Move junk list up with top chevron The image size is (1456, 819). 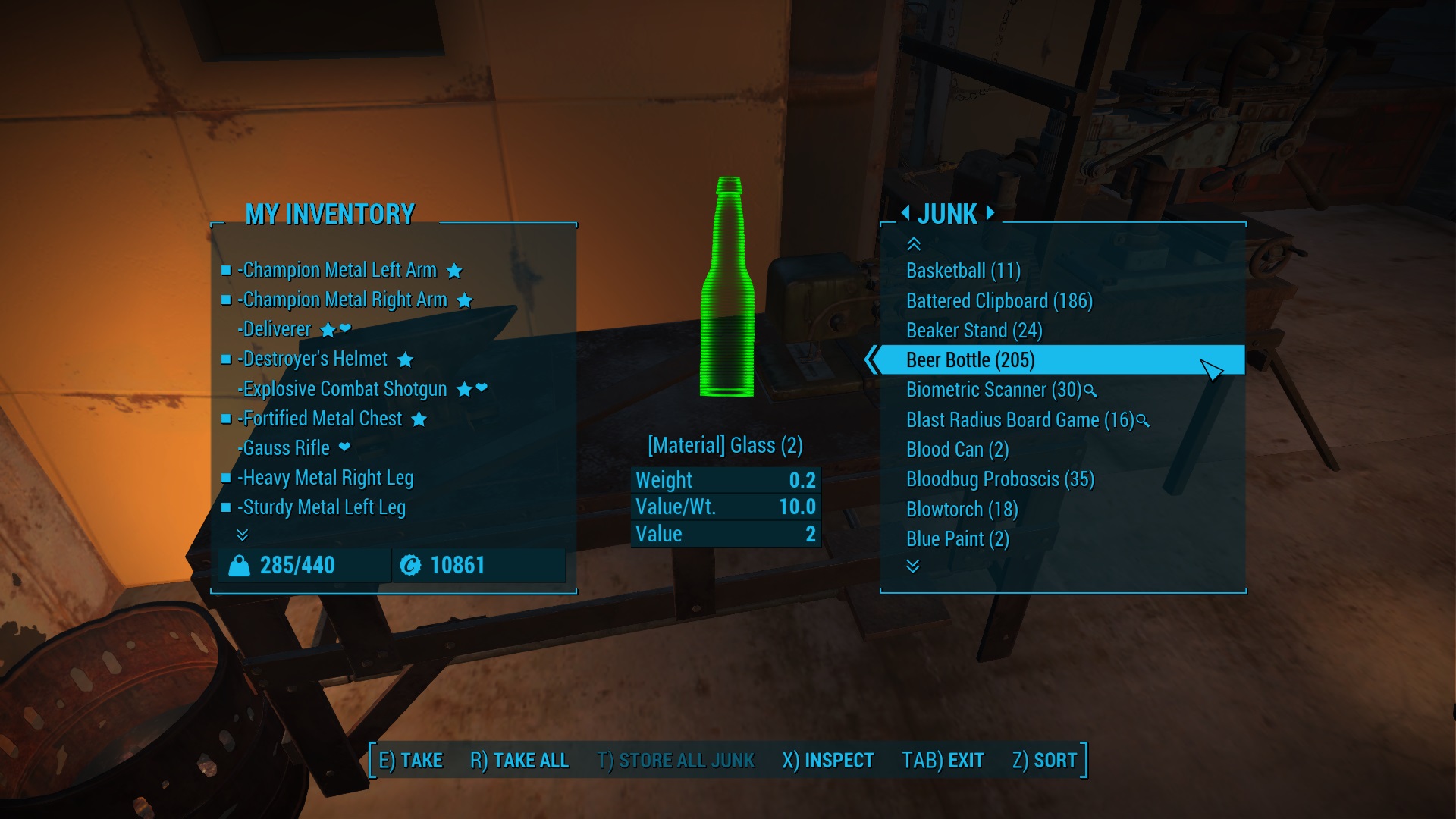[x=914, y=244]
